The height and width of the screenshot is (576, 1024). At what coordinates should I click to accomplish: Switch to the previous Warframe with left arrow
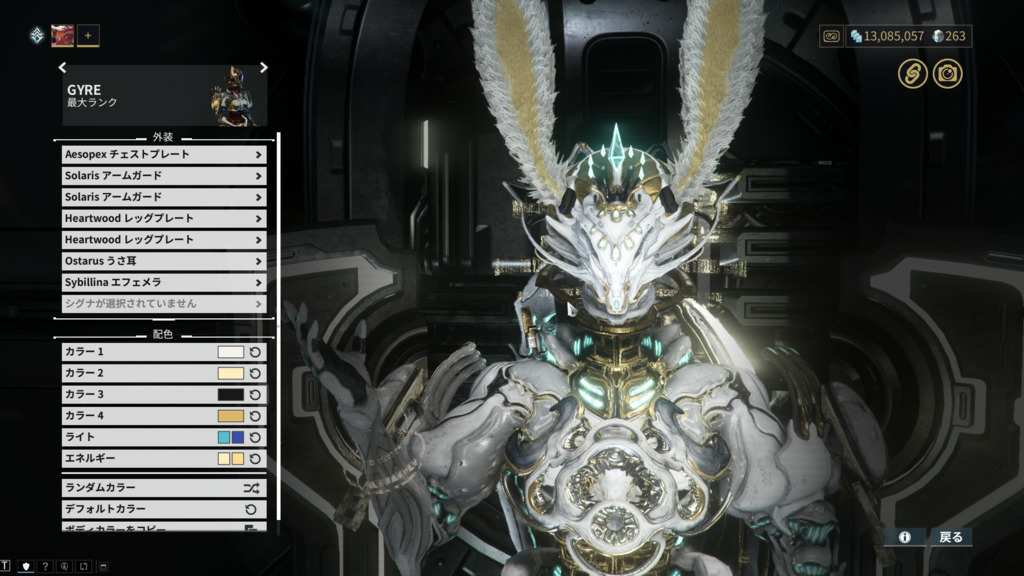click(62, 68)
